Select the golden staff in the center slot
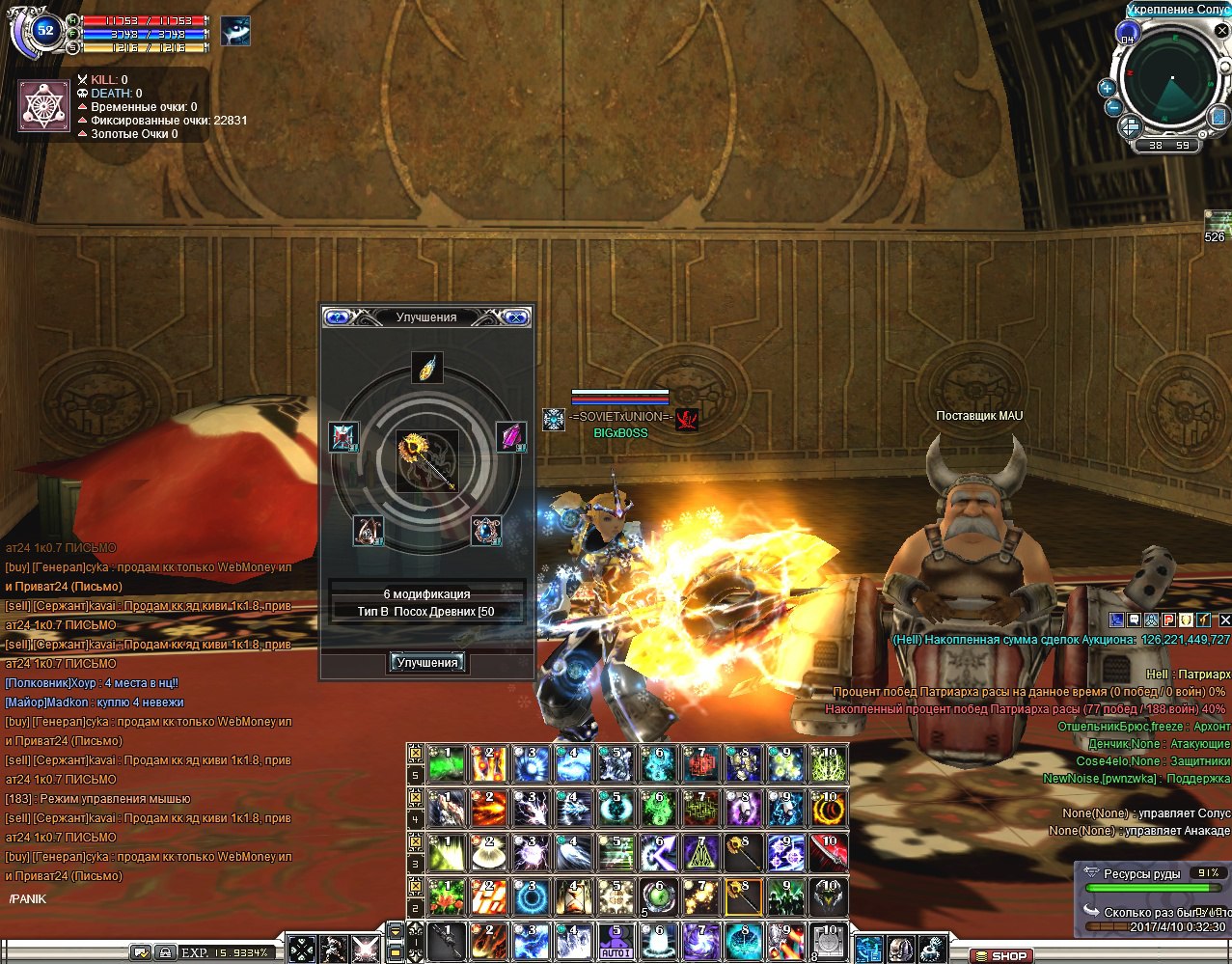Image resolution: width=1232 pixels, height=964 pixels. pyautogui.click(x=427, y=461)
